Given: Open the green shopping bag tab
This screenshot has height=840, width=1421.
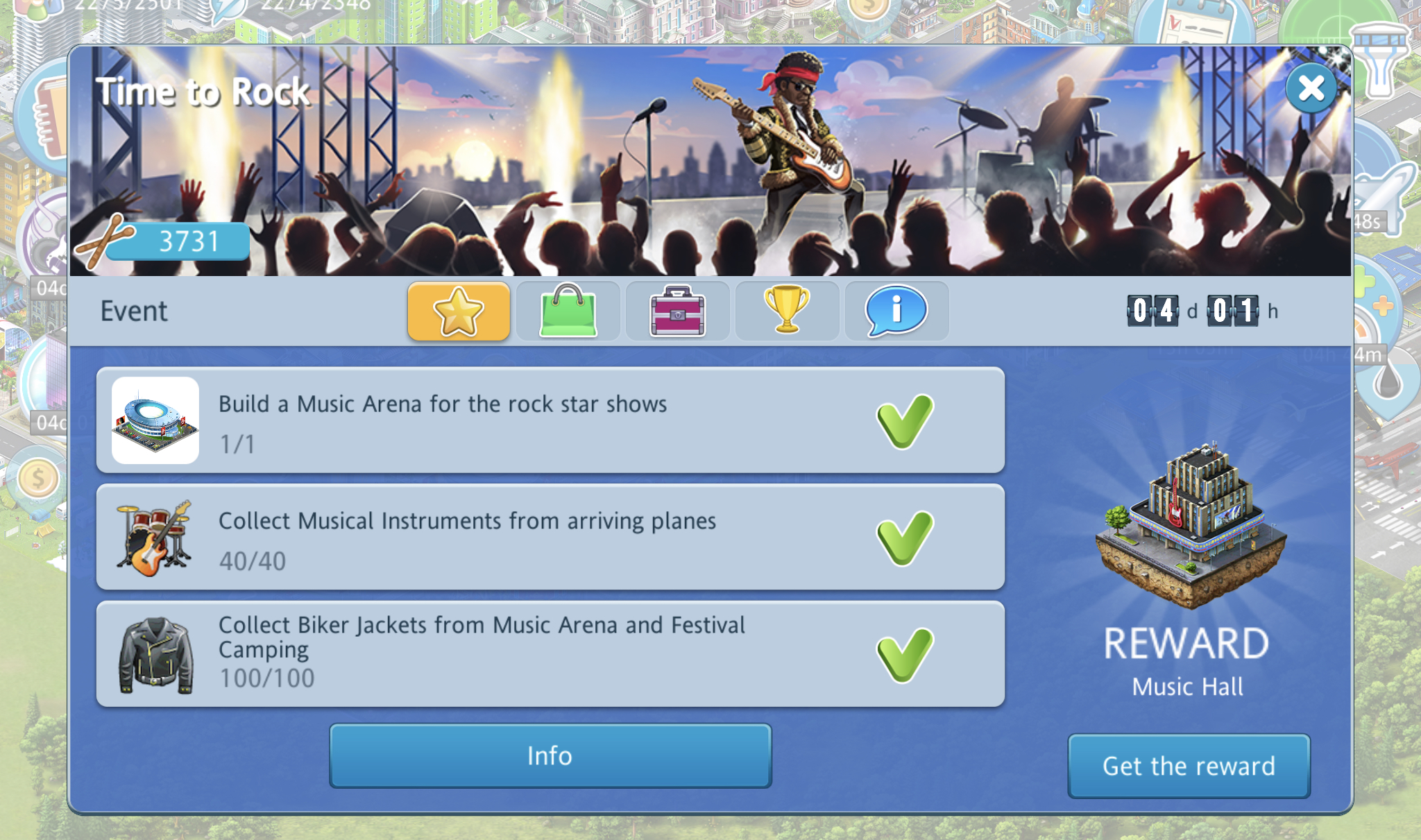Looking at the screenshot, I should pyautogui.click(x=568, y=311).
